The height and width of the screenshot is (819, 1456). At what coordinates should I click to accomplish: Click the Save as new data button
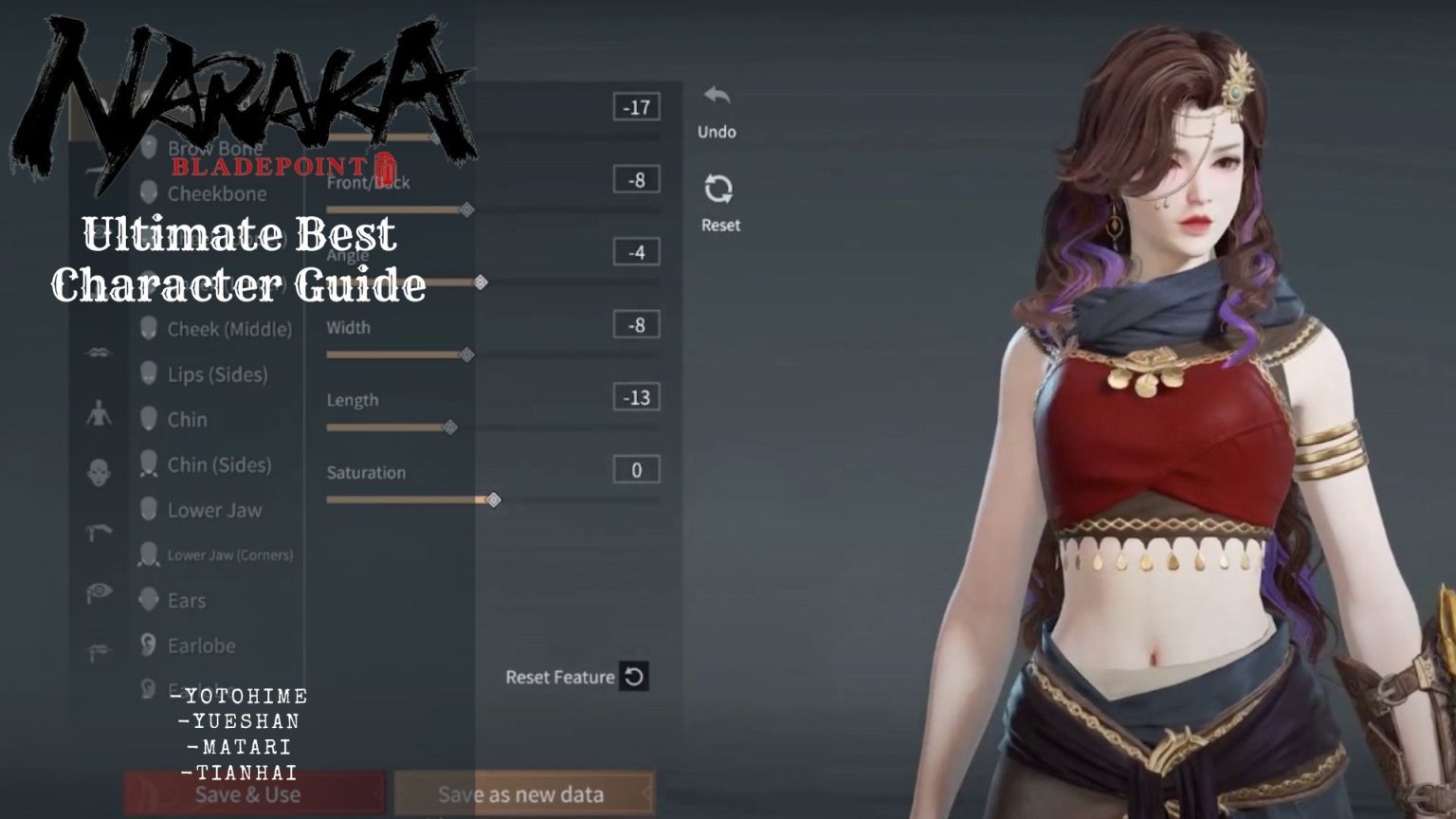[x=521, y=794]
